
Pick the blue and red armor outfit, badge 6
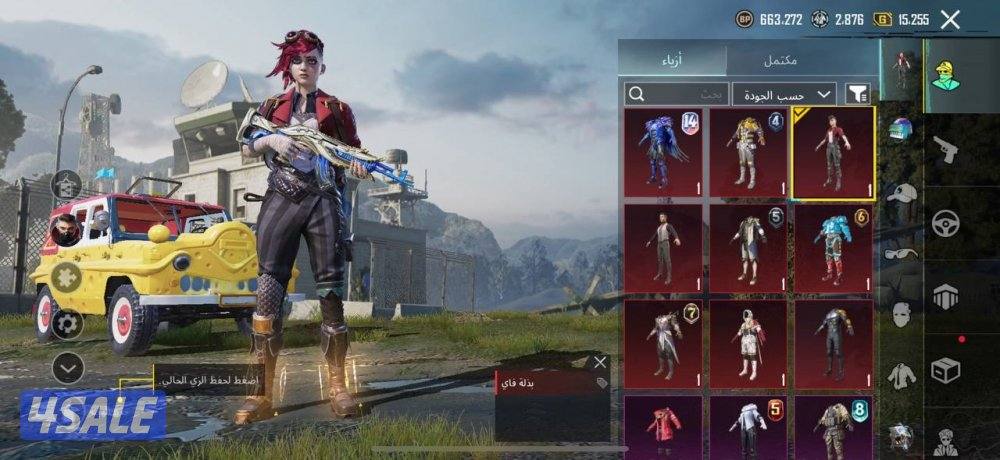pos(833,249)
